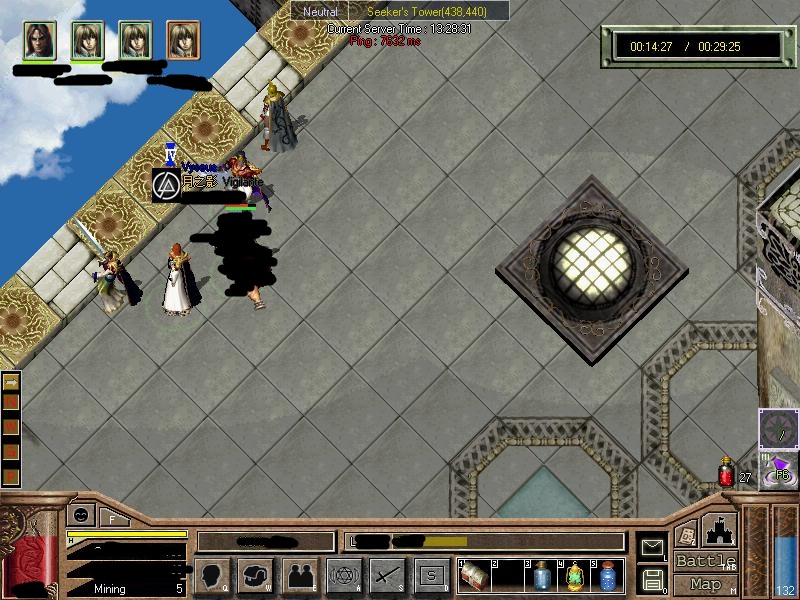This screenshot has height=600, width=800.
Task: Open the castle silhouette icon
Action: (720, 528)
